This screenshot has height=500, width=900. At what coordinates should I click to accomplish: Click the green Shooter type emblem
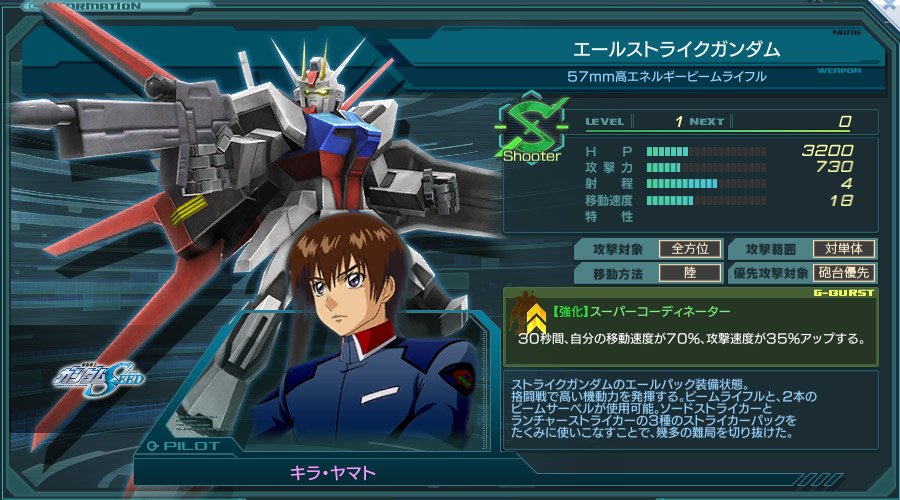[x=531, y=128]
